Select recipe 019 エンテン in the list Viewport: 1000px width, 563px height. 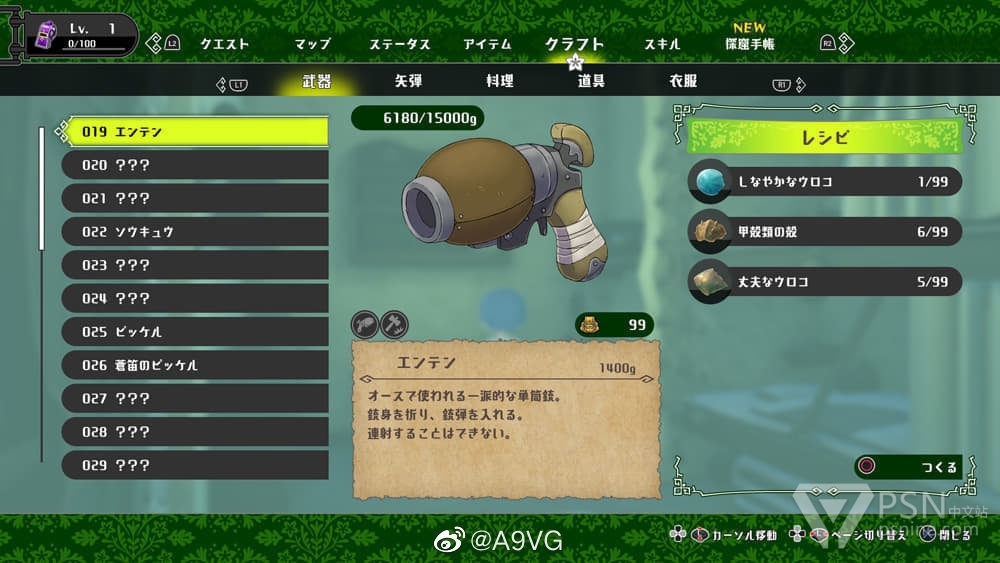(x=195, y=131)
